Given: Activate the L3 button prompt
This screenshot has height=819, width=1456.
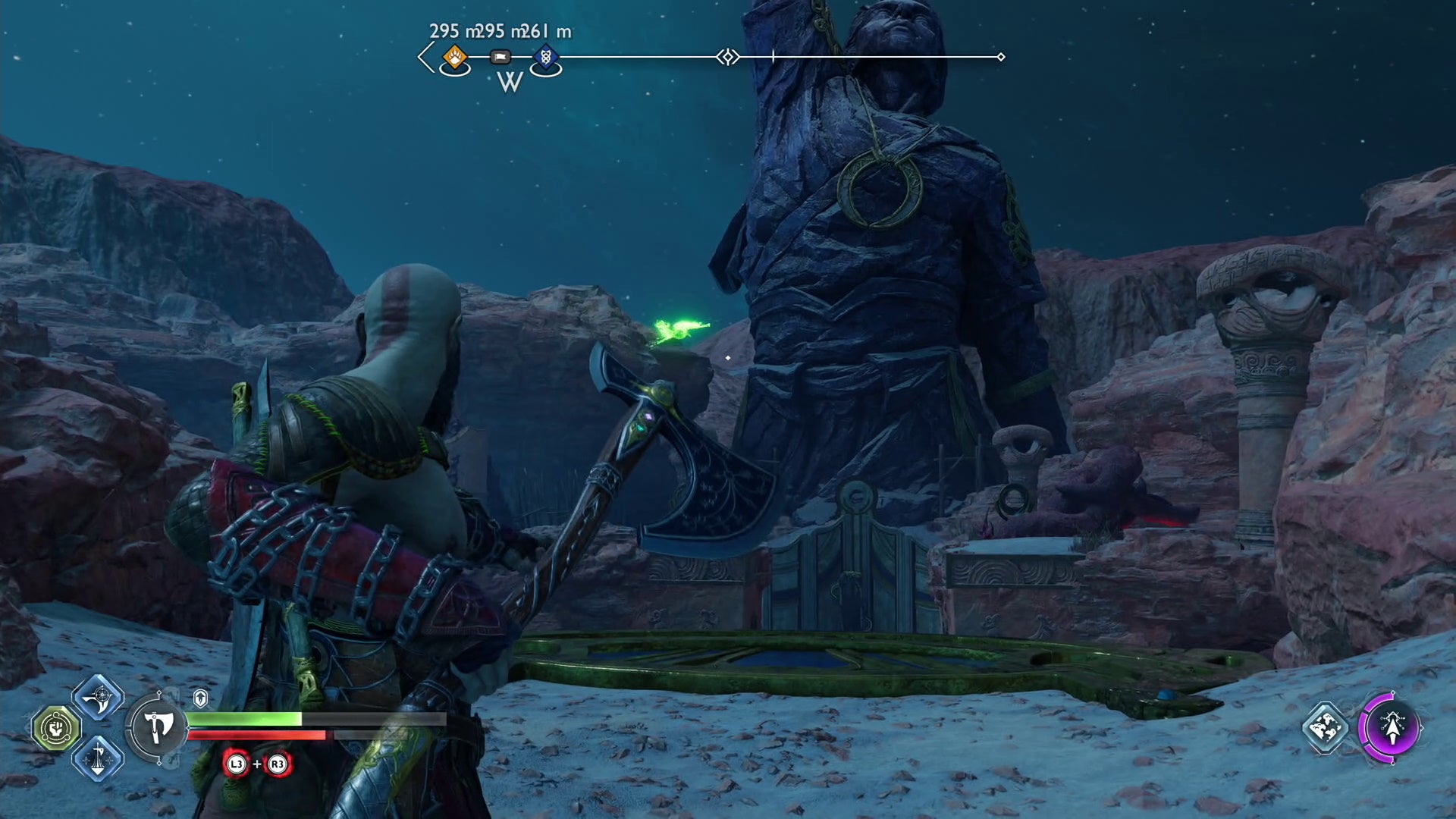Looking at the screenshot, I should [236, 765].
